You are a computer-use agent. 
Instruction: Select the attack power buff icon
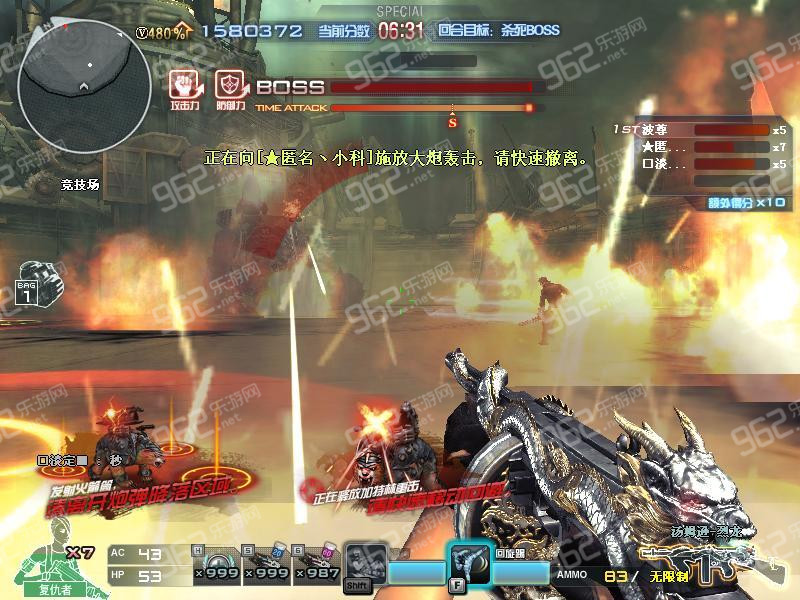[181, 85]
